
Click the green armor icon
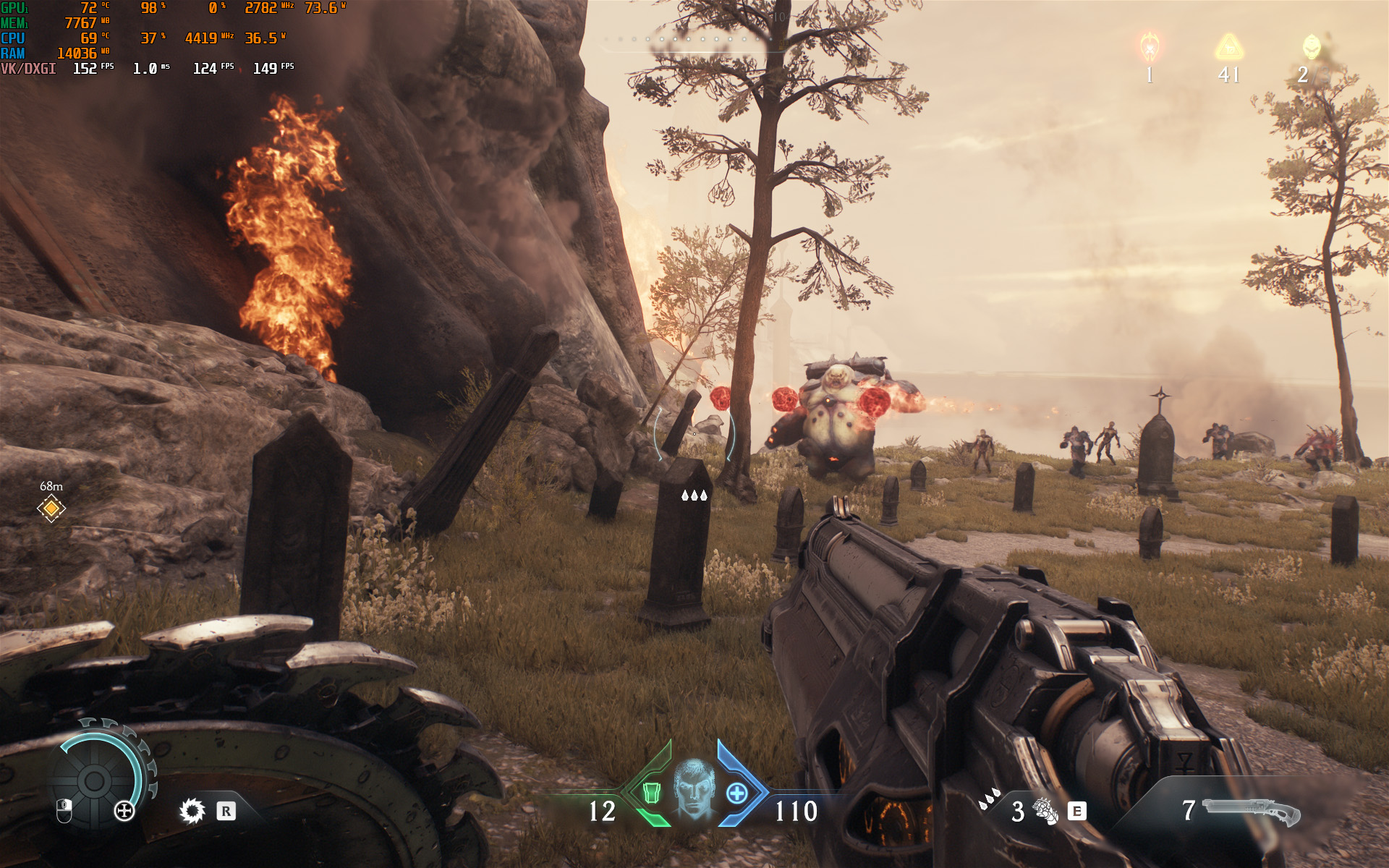click(x=651, y=793)
